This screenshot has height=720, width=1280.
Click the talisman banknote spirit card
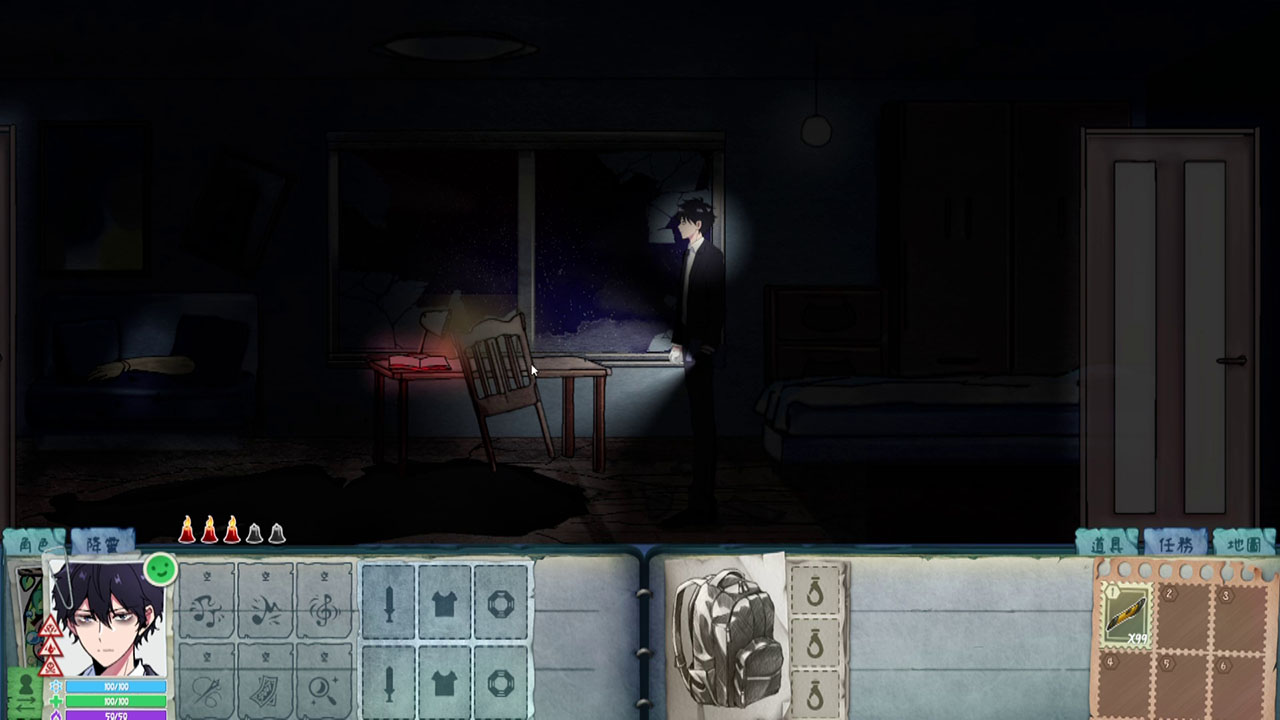(x=267, y=688)
